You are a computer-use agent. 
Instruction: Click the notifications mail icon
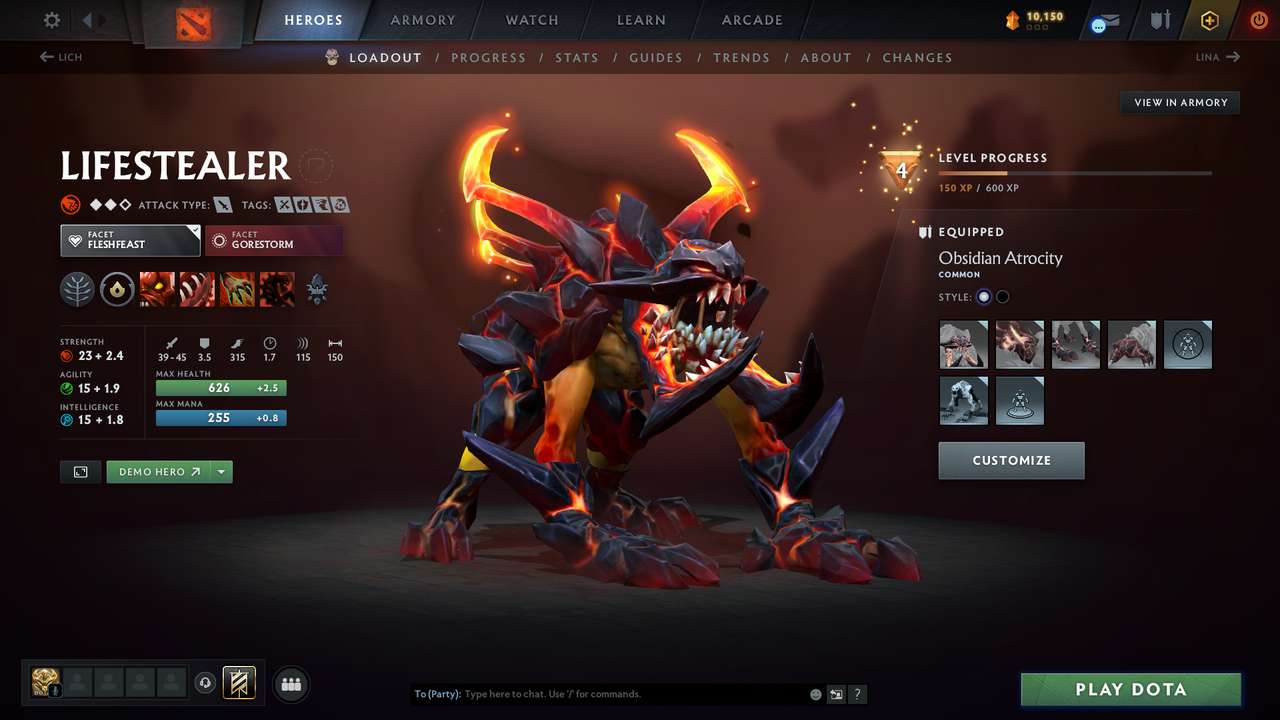(x=1104, y=21)
